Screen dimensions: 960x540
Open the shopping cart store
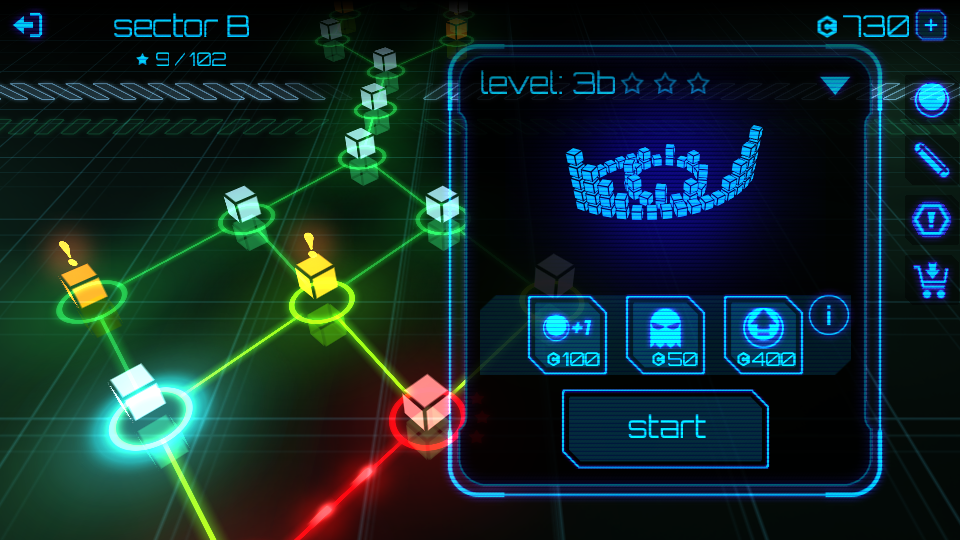(931, 279)
